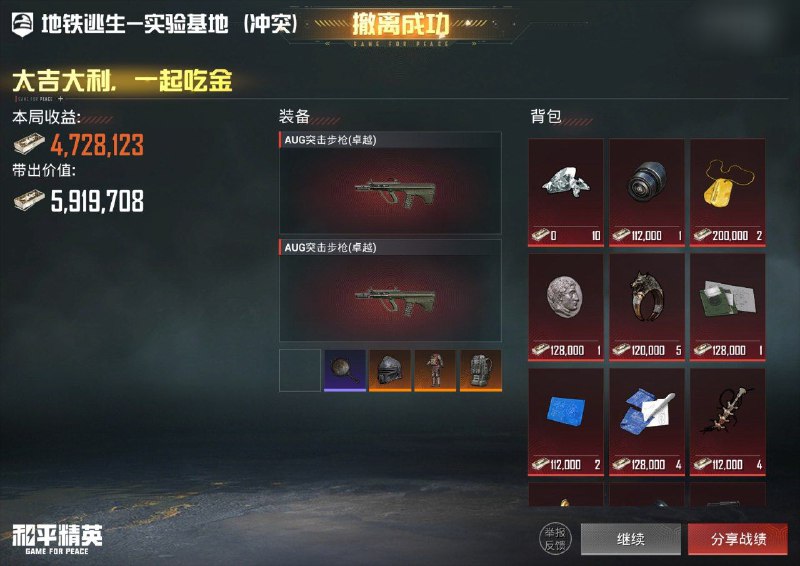Viewport: 800px width, 566px height.
Task: Select the gold dog tag item
Action: (x=727, y=192)
